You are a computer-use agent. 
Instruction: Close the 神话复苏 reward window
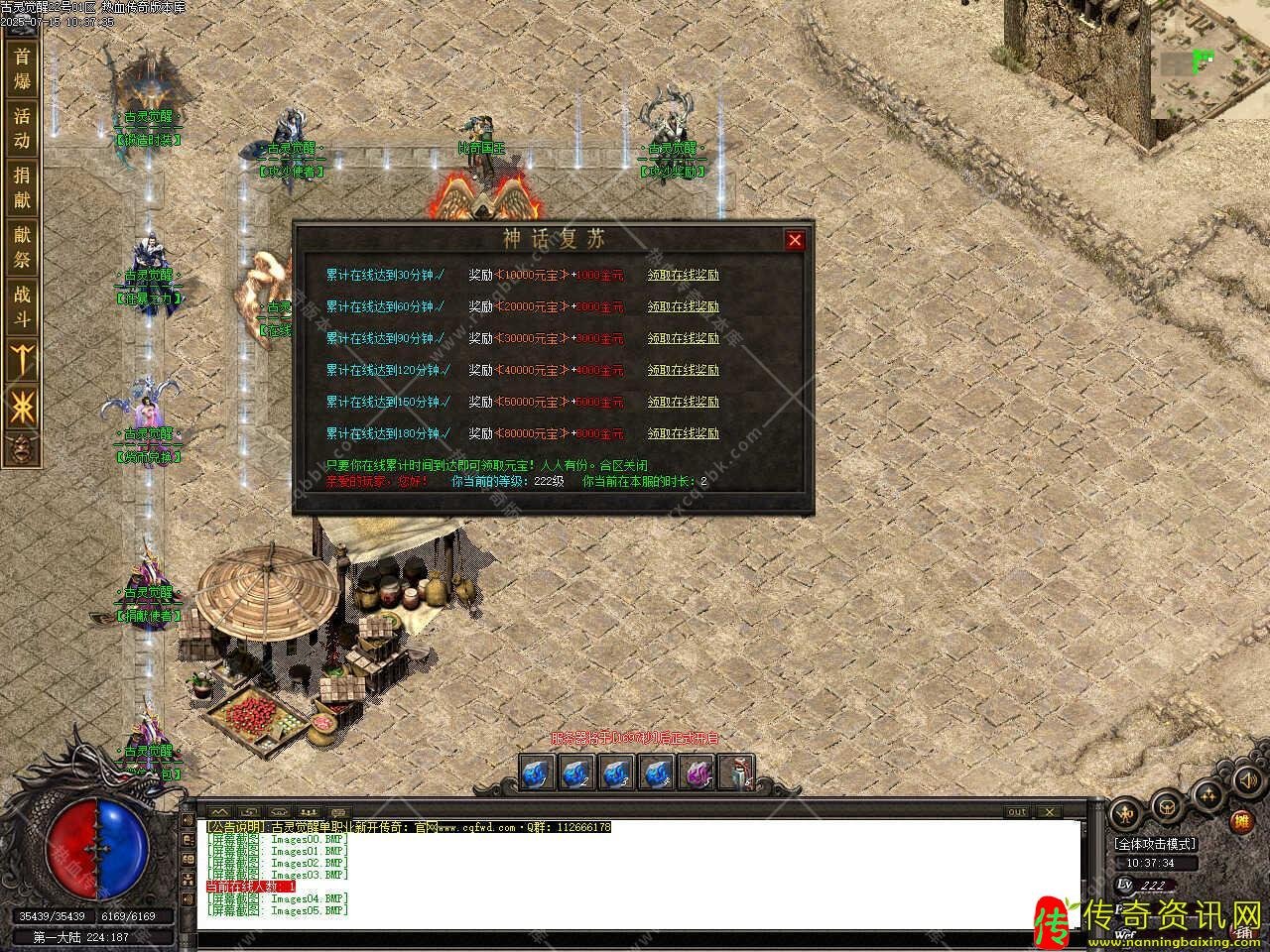click(x=795, y=240)
